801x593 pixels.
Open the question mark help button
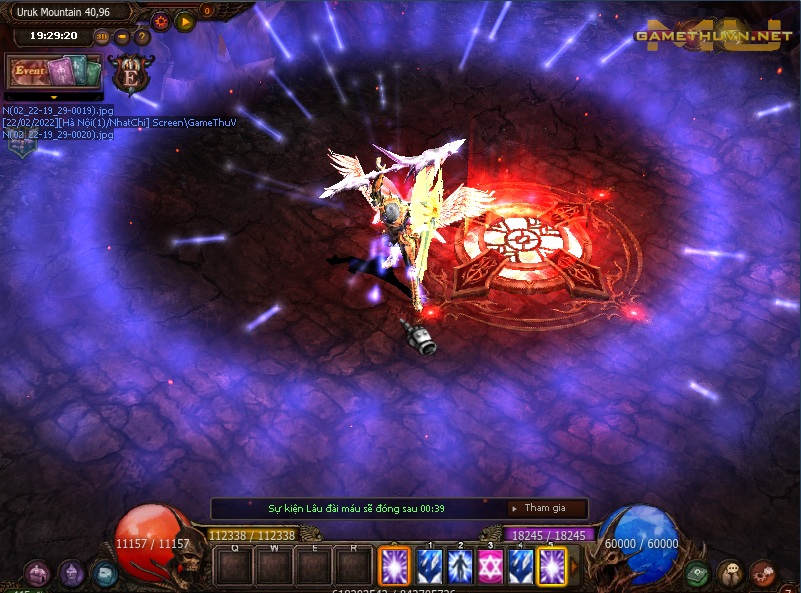142,37
